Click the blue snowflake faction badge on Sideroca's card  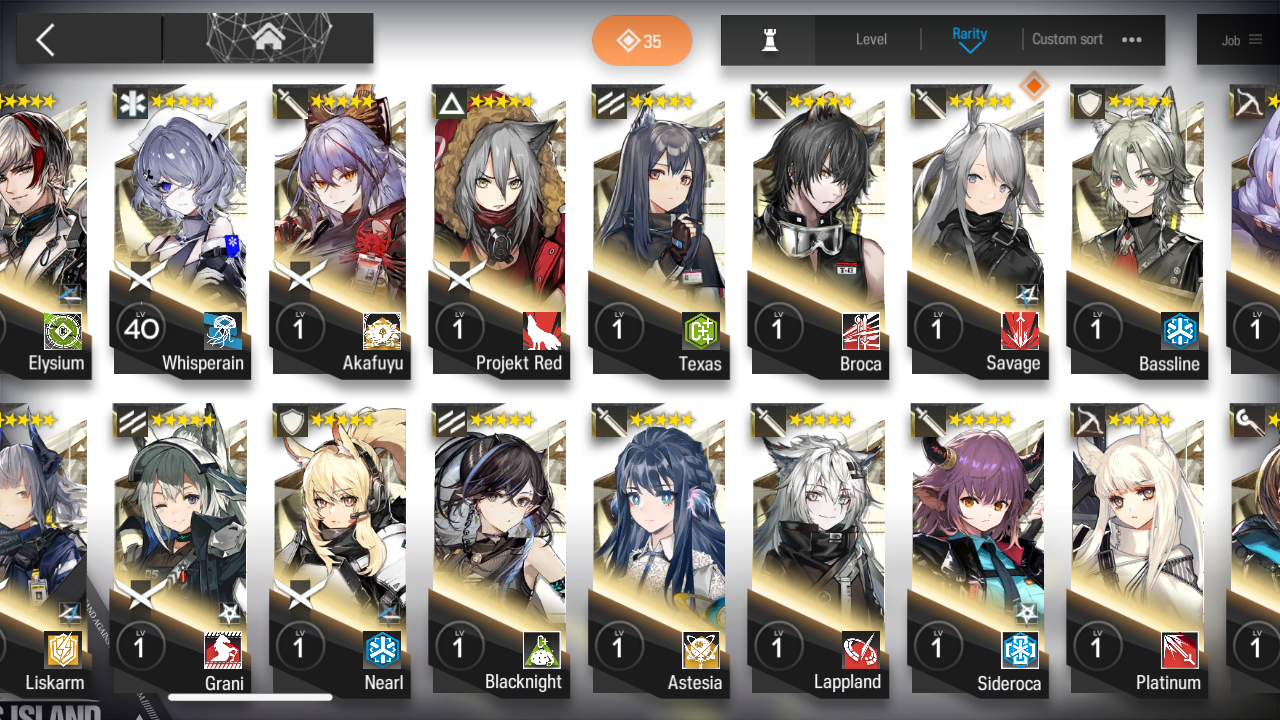1018,651
